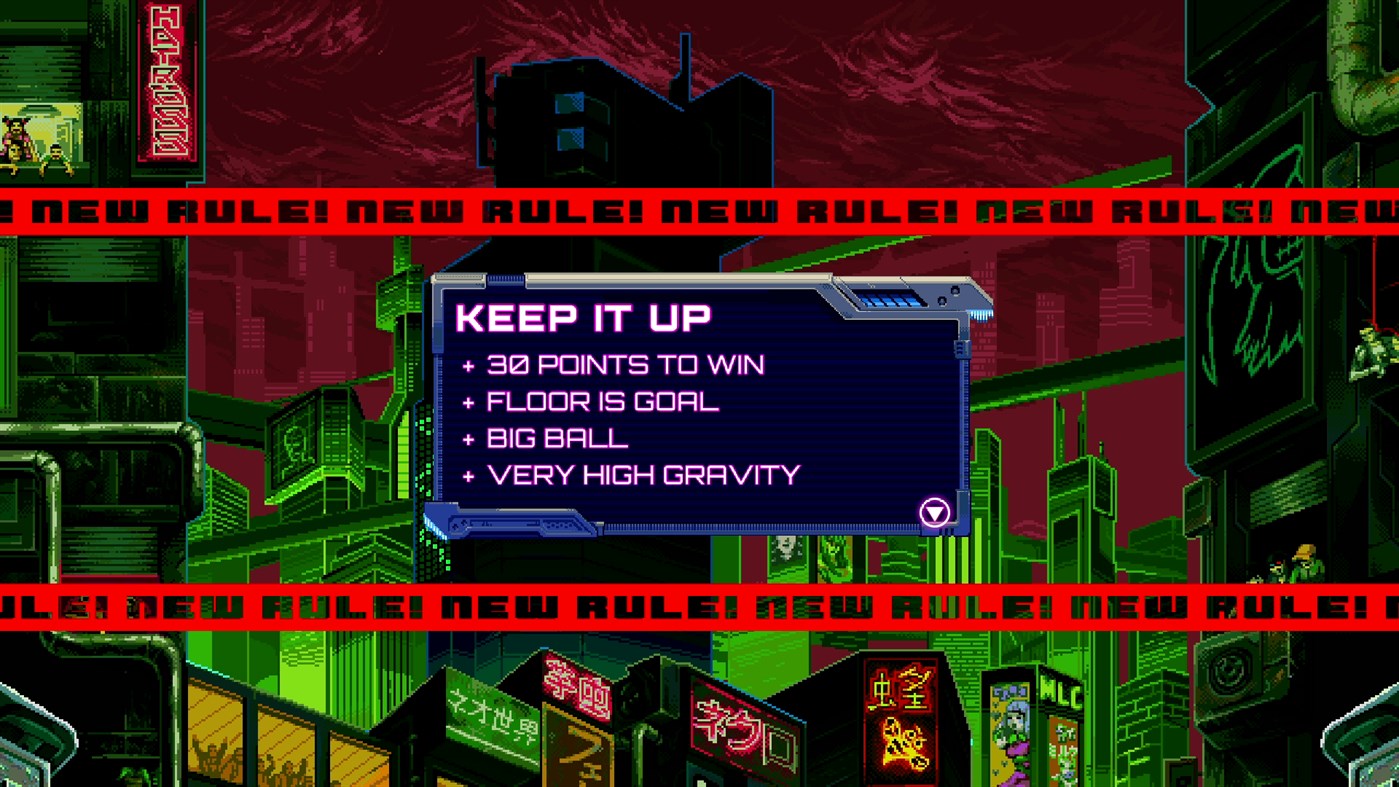
Task: Open more rules with the downward triangle control
Action: [x=934, y=512]
